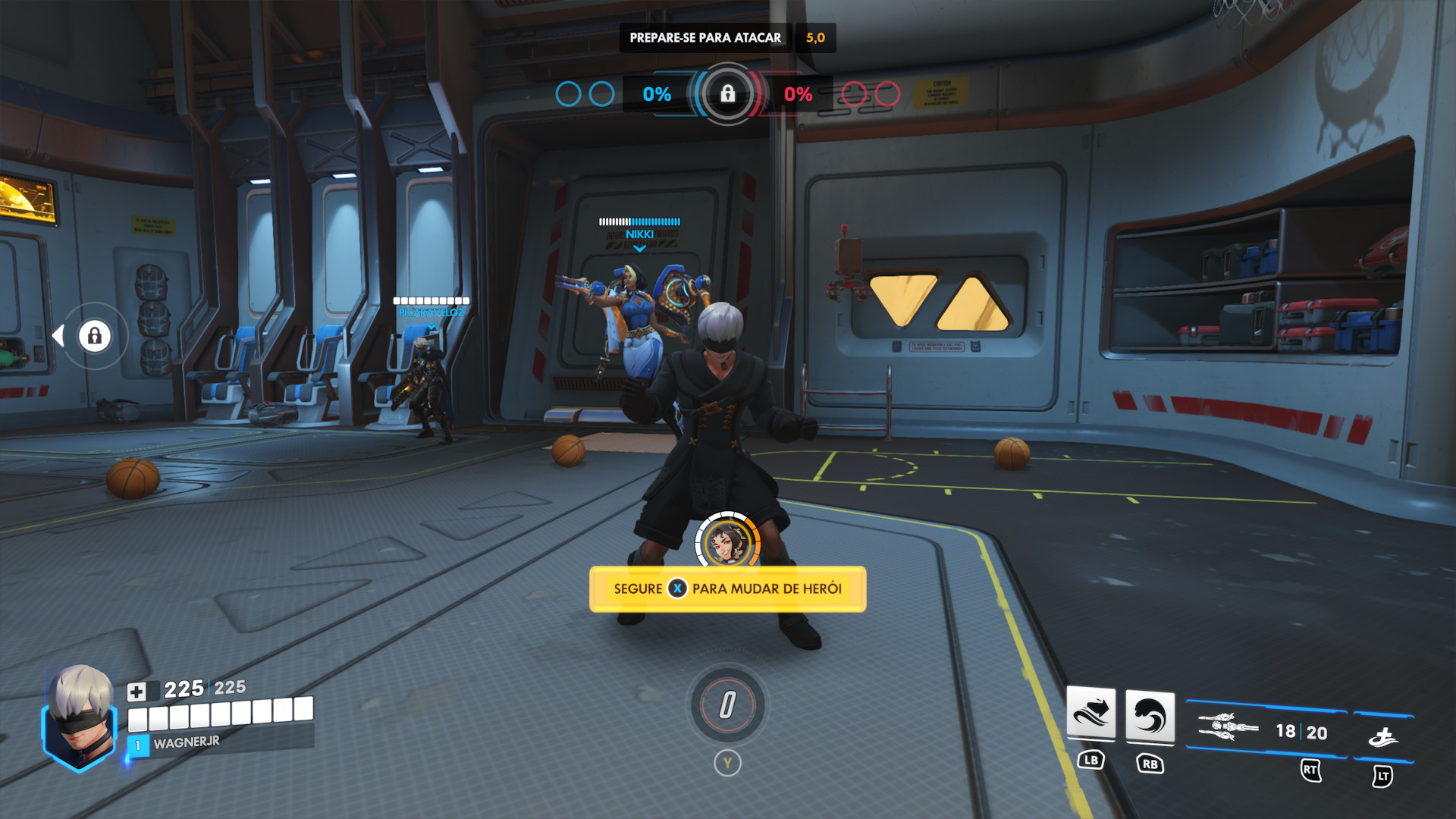Activate the rushing wave ability icon
Screen dimensions: 1456x819
point(1090,713)
